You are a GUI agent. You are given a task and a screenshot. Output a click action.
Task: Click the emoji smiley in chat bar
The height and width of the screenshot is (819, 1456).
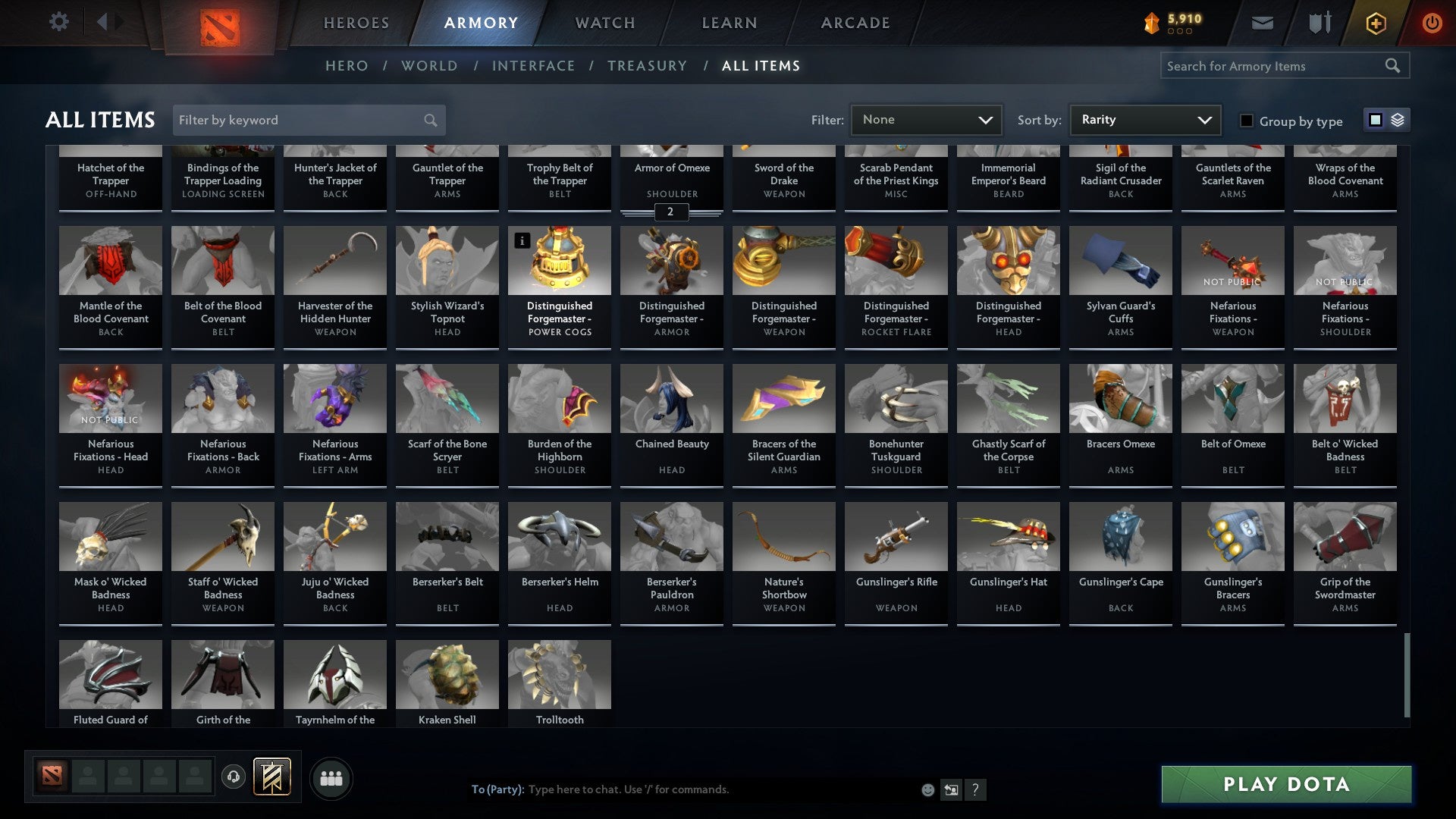(x=928, y=789)
